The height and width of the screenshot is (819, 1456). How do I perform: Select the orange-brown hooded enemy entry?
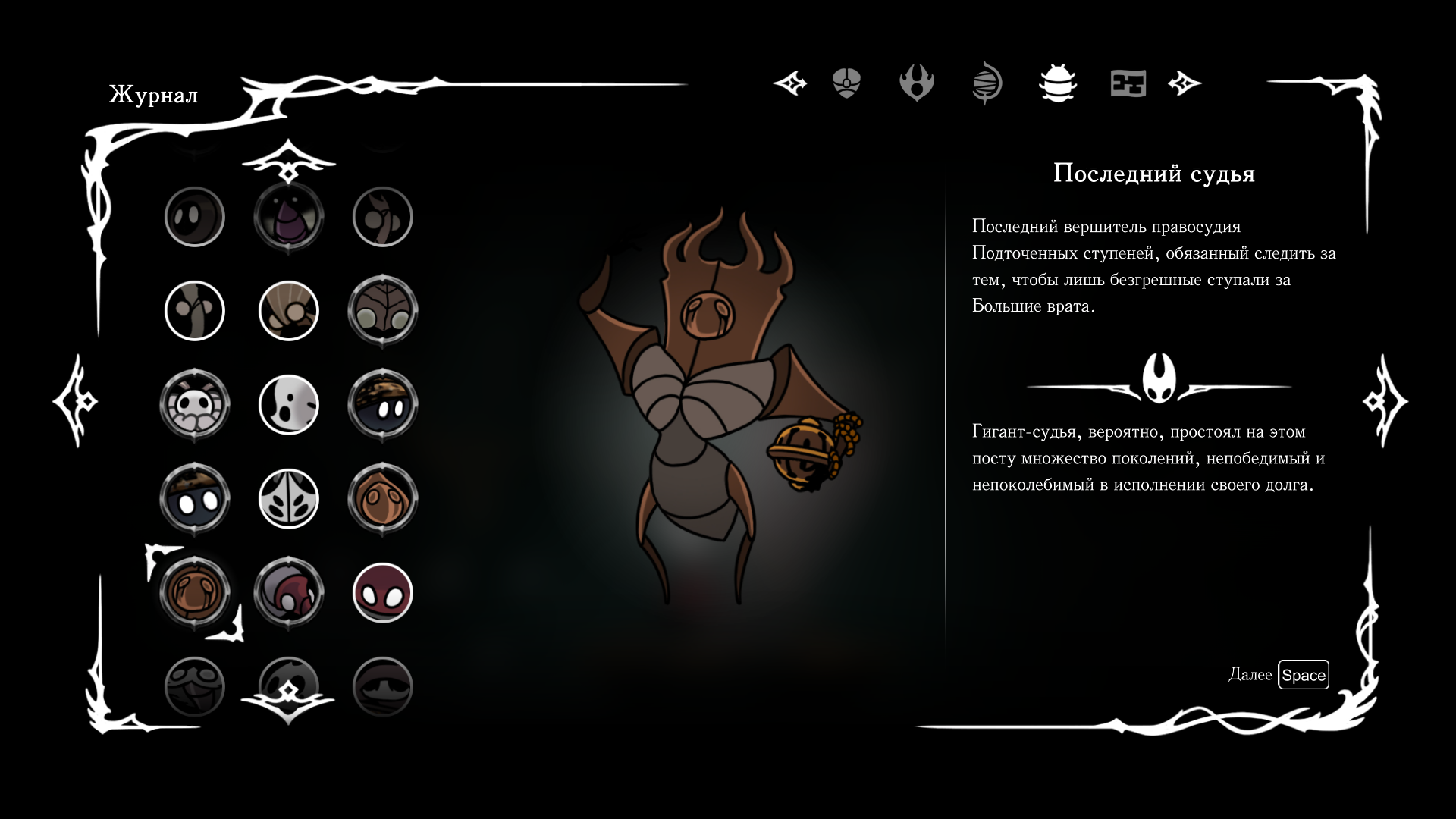click(382, 499)
